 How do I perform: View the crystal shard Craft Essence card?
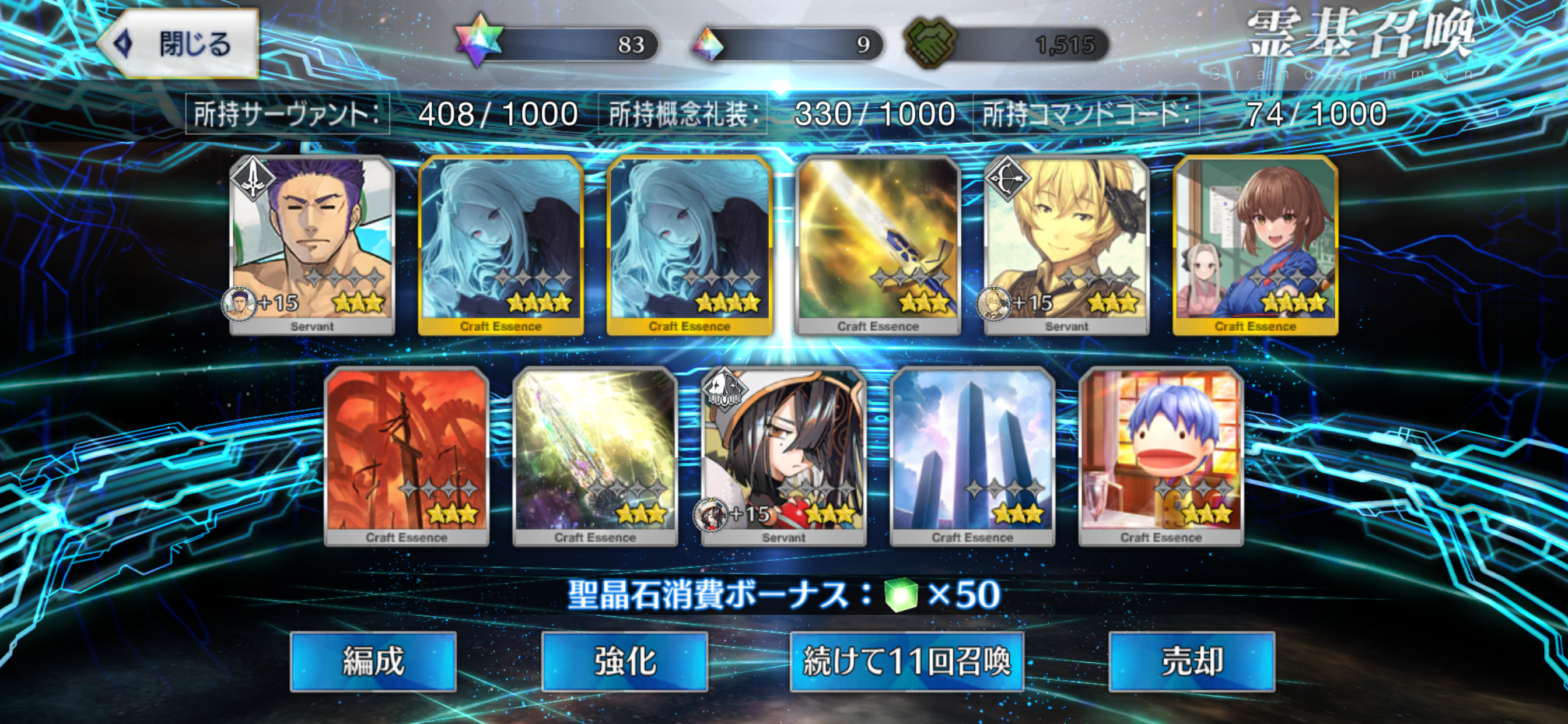coord(594,455)
